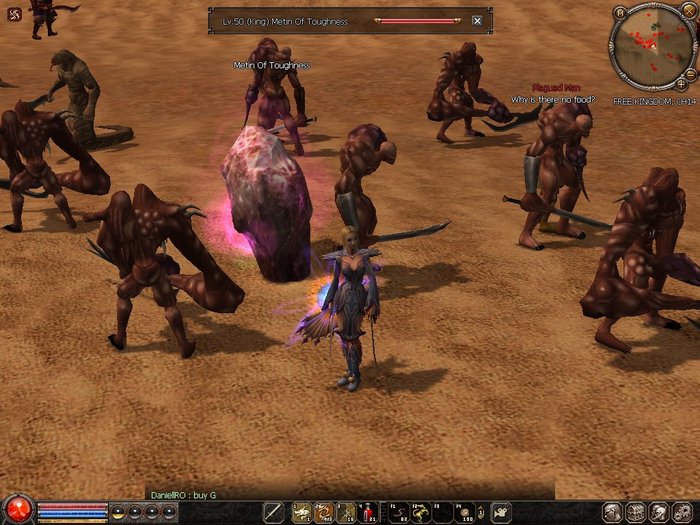Image resolution: width=700 pixels, height=525 pixels.
Task: Use the F4 quickslot item
Action: click(464, 512)
